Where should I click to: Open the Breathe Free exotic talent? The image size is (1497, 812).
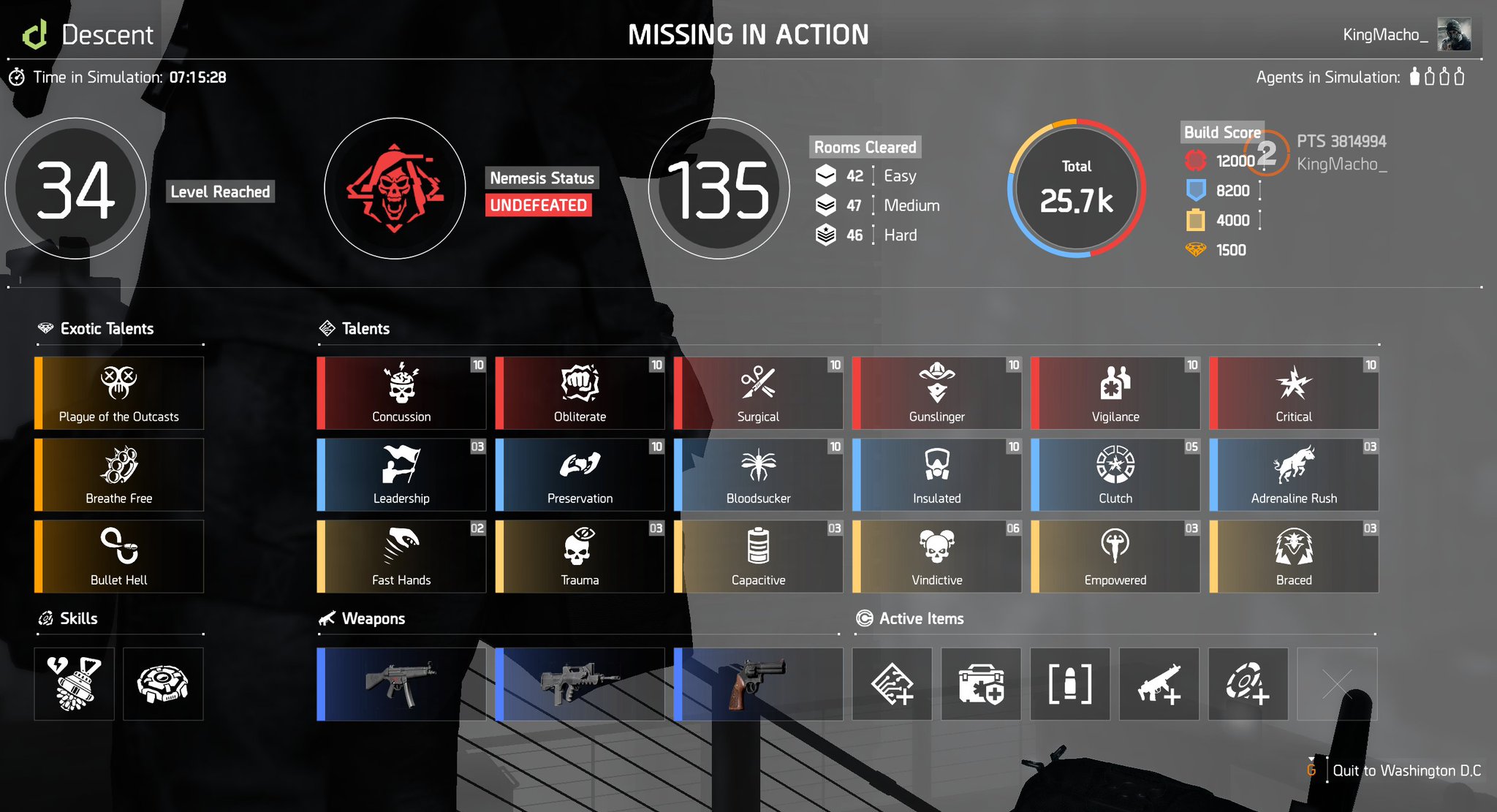(x=118, y=474)
